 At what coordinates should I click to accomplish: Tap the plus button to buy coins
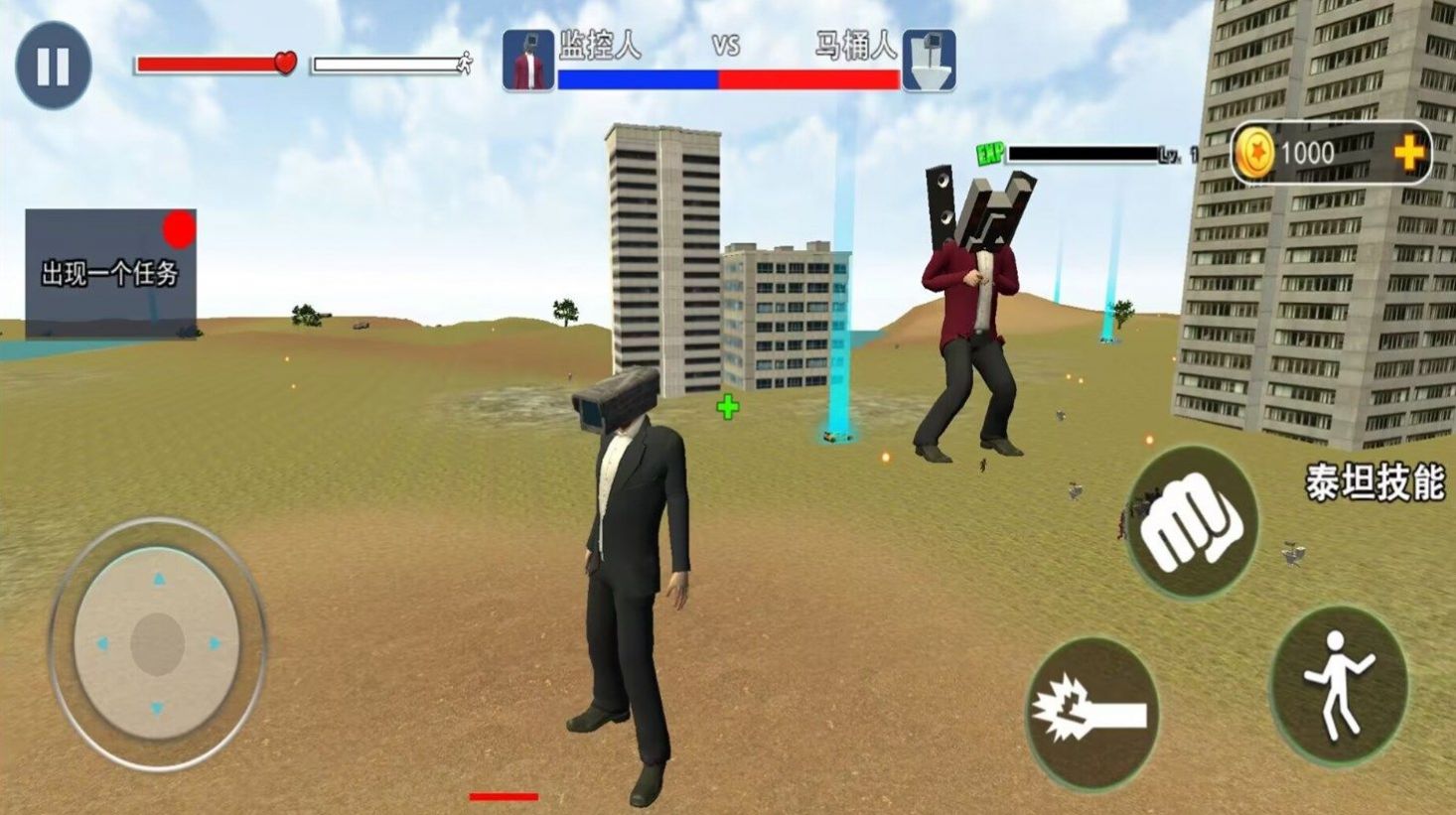coord(1409,152)
